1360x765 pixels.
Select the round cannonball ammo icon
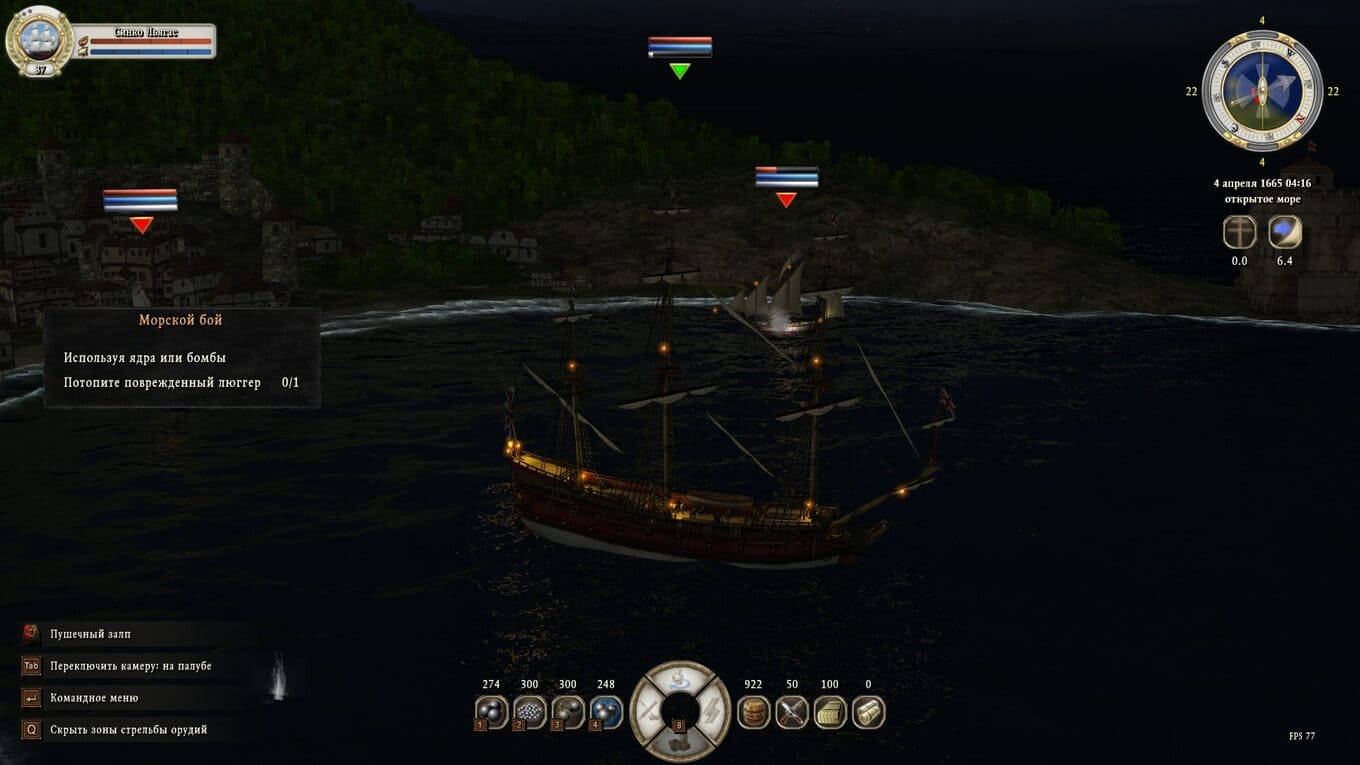[x=490, y=712]
